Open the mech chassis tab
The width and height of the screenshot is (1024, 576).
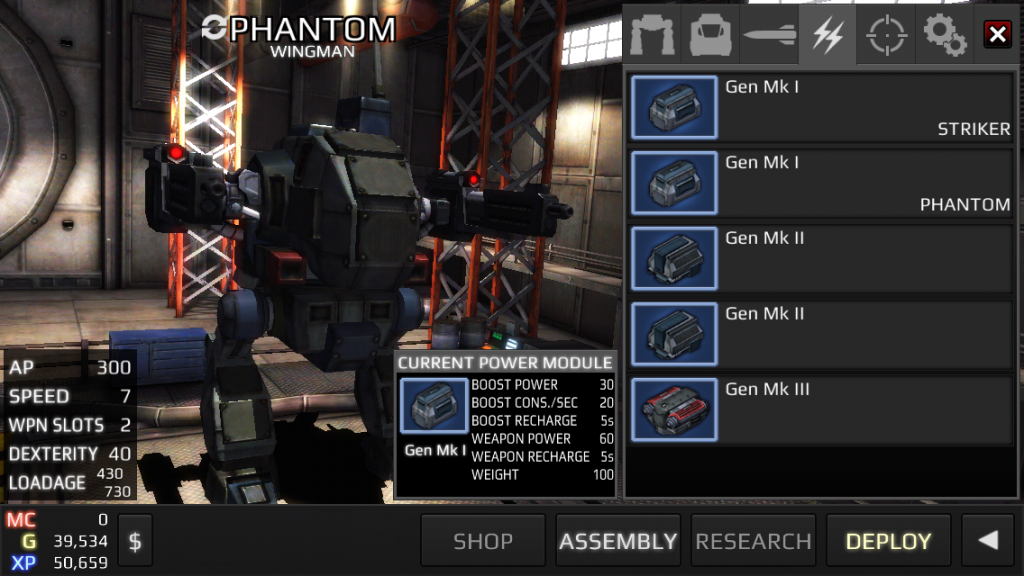pyautogui.click(x=654, y=36)
